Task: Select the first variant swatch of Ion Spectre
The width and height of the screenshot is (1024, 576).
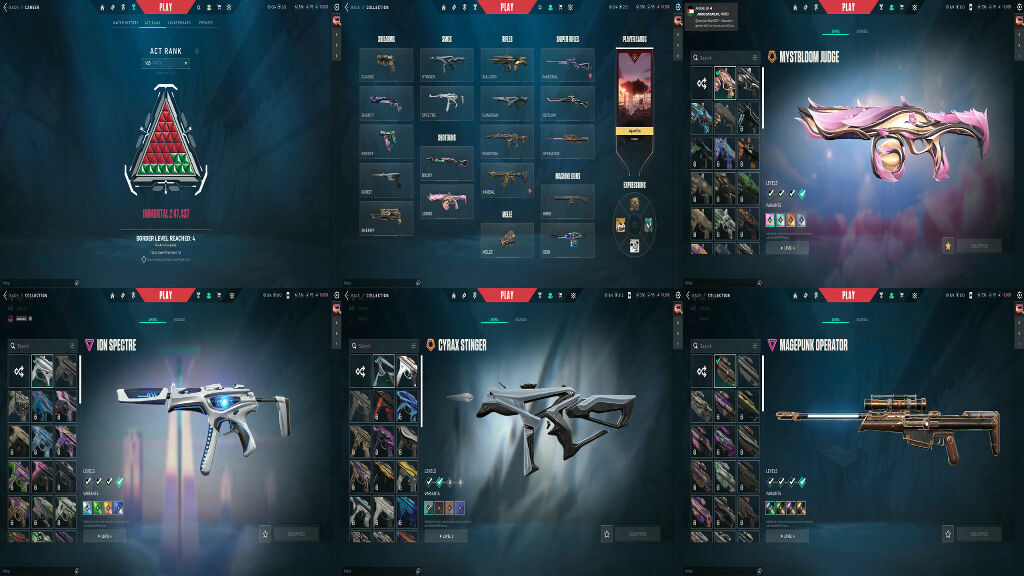Action: [x=88, y=508]
